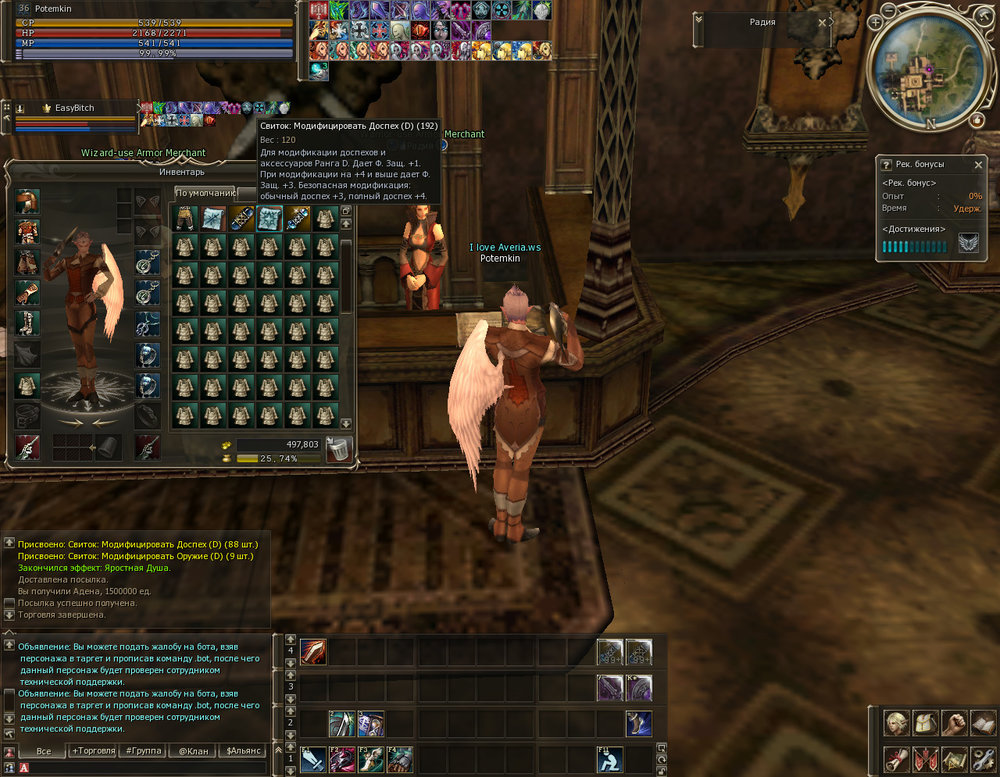Select the По умолчанию inventory tab
This screenshot has width=1000, height=777.
pos(205,193)
